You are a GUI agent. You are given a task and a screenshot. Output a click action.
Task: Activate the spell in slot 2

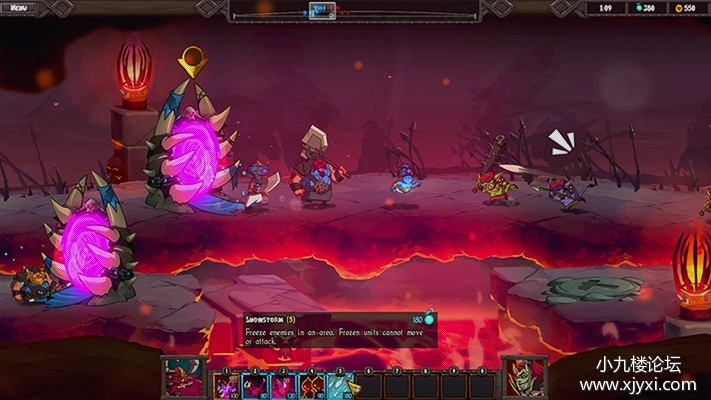(255, 384)
